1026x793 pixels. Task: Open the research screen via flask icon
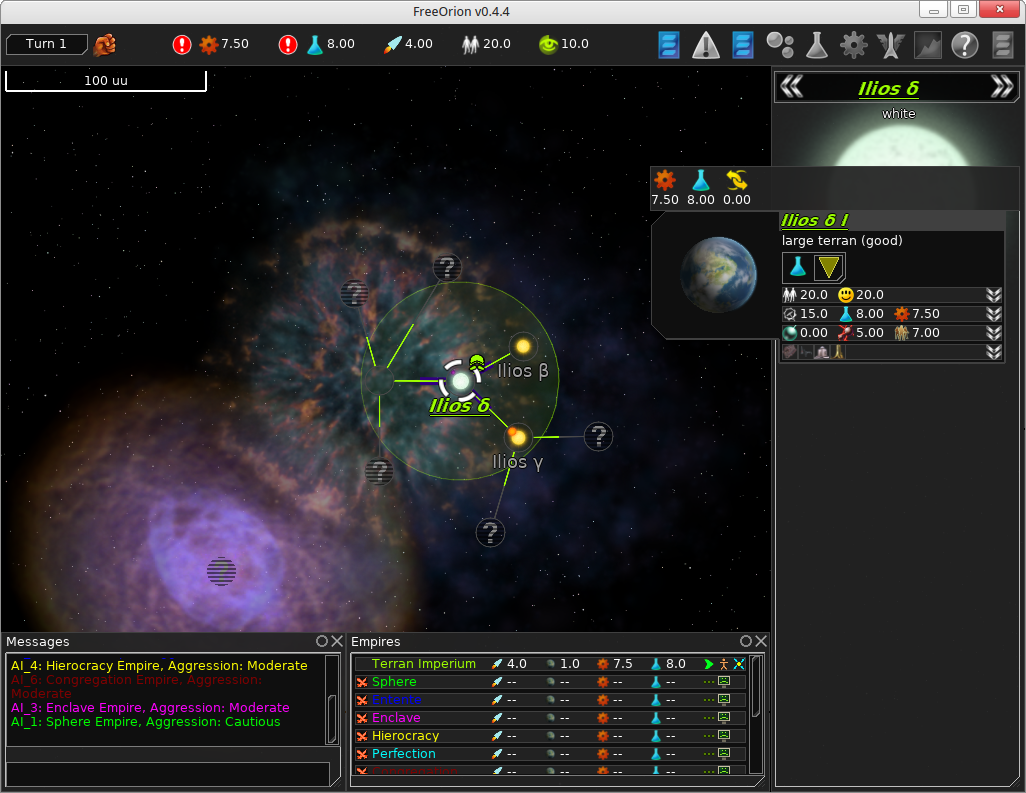(x=816, y=45)
